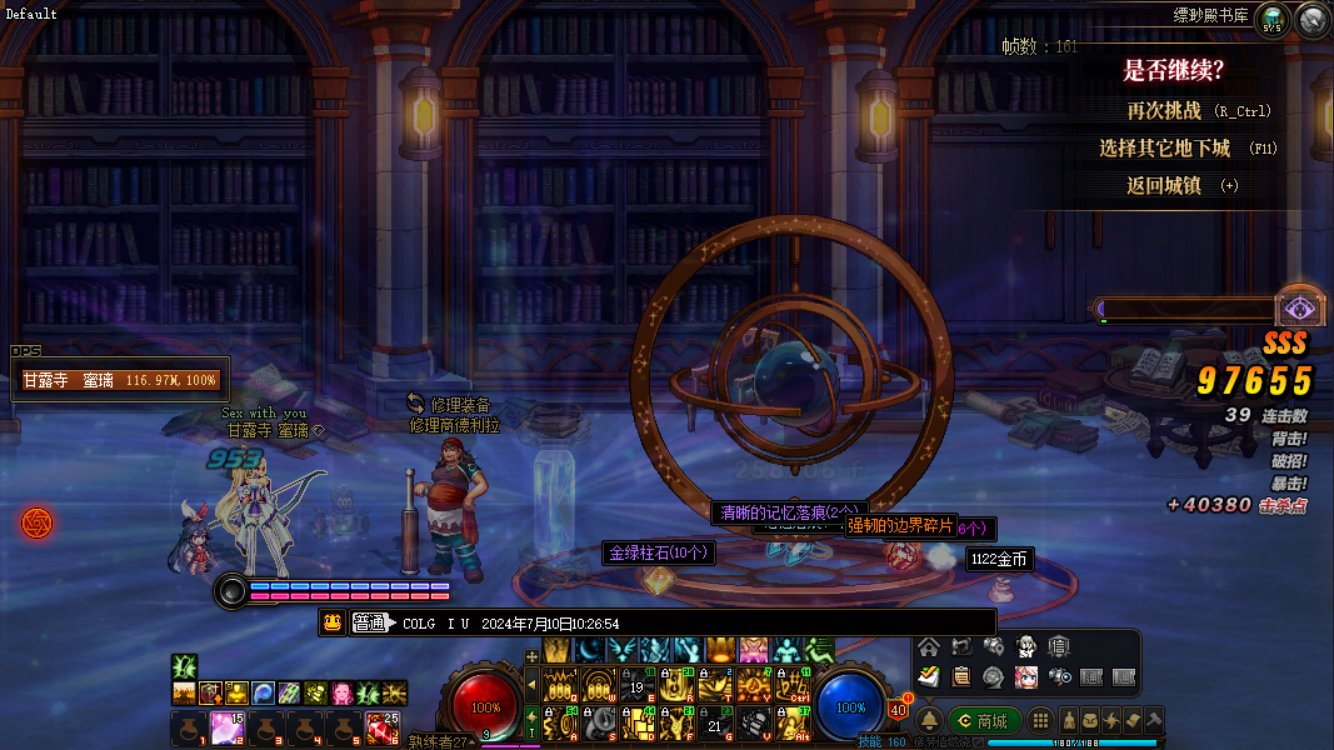Screen dimensions: 1334x750
Task: Click the yellow emoji face chat button
Action: [332, 623]
